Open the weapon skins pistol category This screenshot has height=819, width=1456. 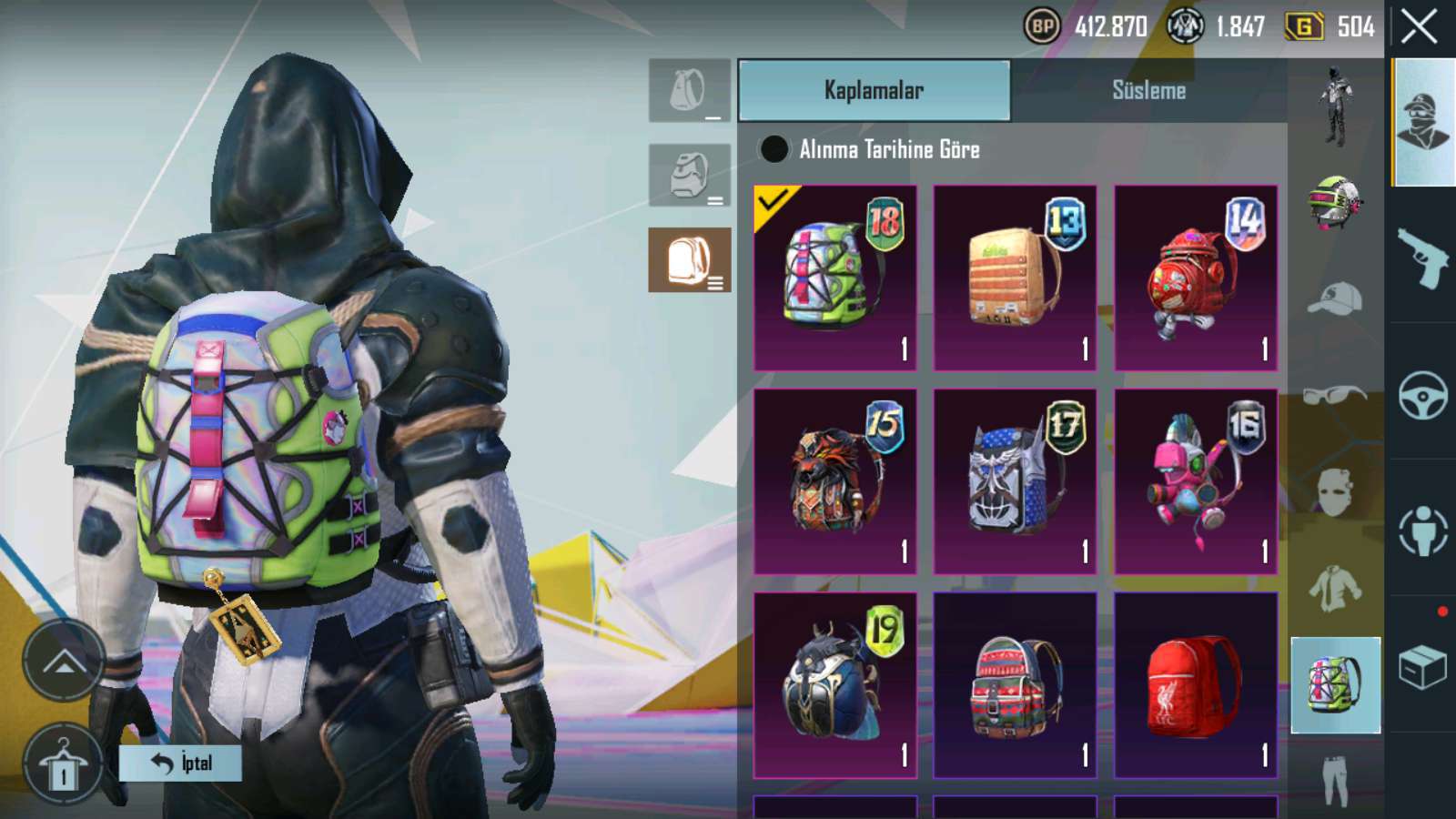click(x=1422, y=256)
